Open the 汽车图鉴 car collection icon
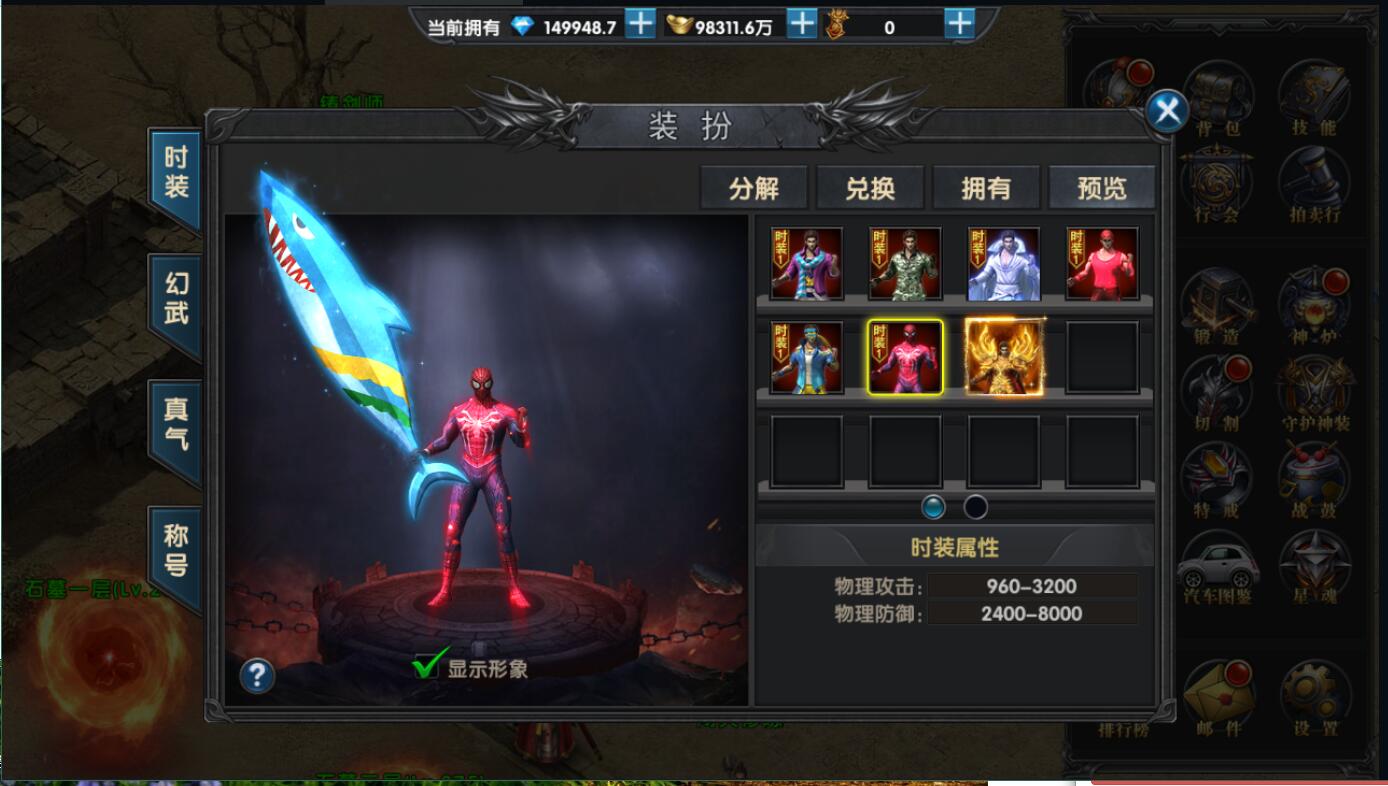Screen dimensions: 1388x786 (x=1217, y=568)
